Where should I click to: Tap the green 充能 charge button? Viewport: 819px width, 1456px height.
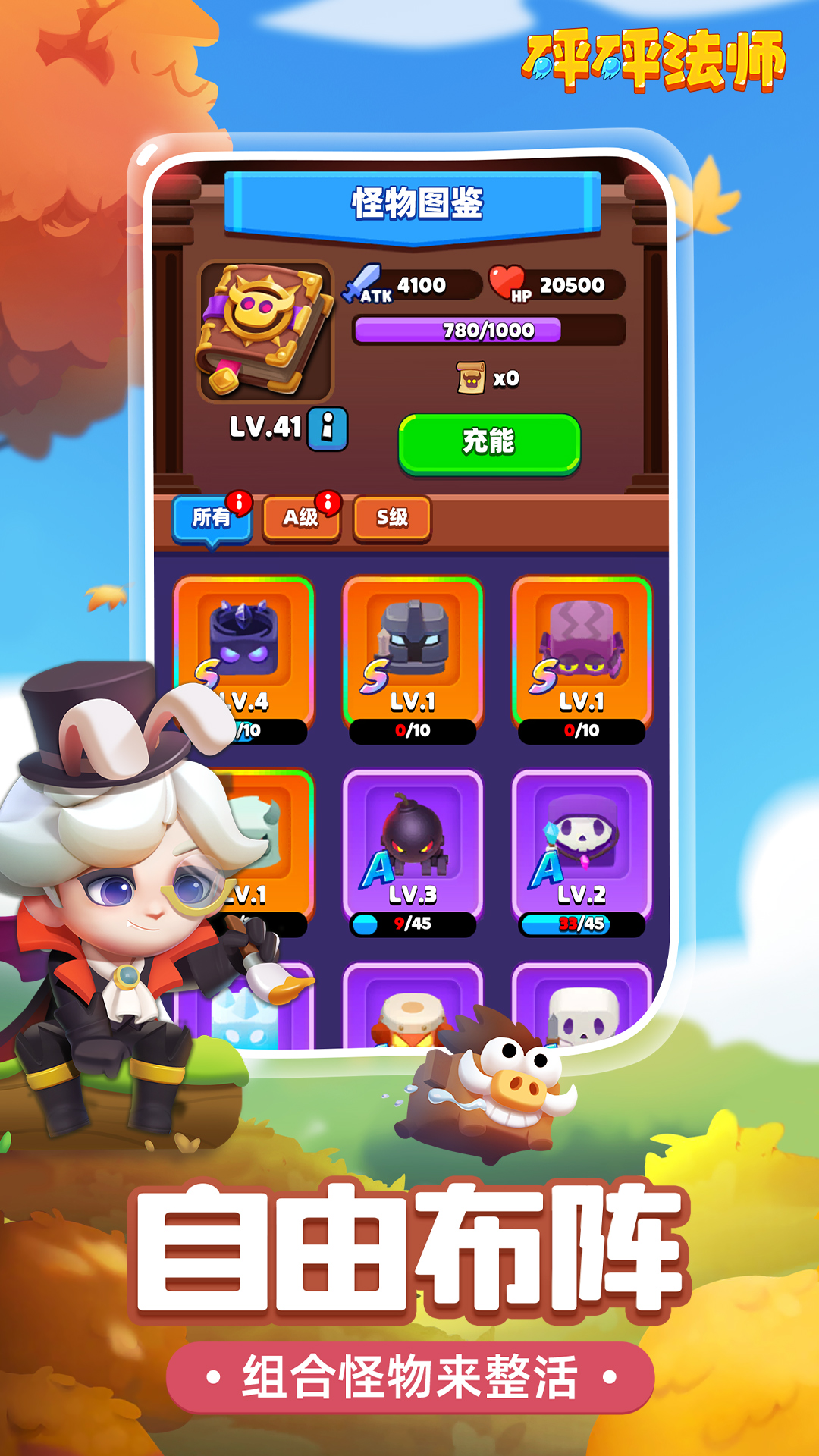(489, 443)
